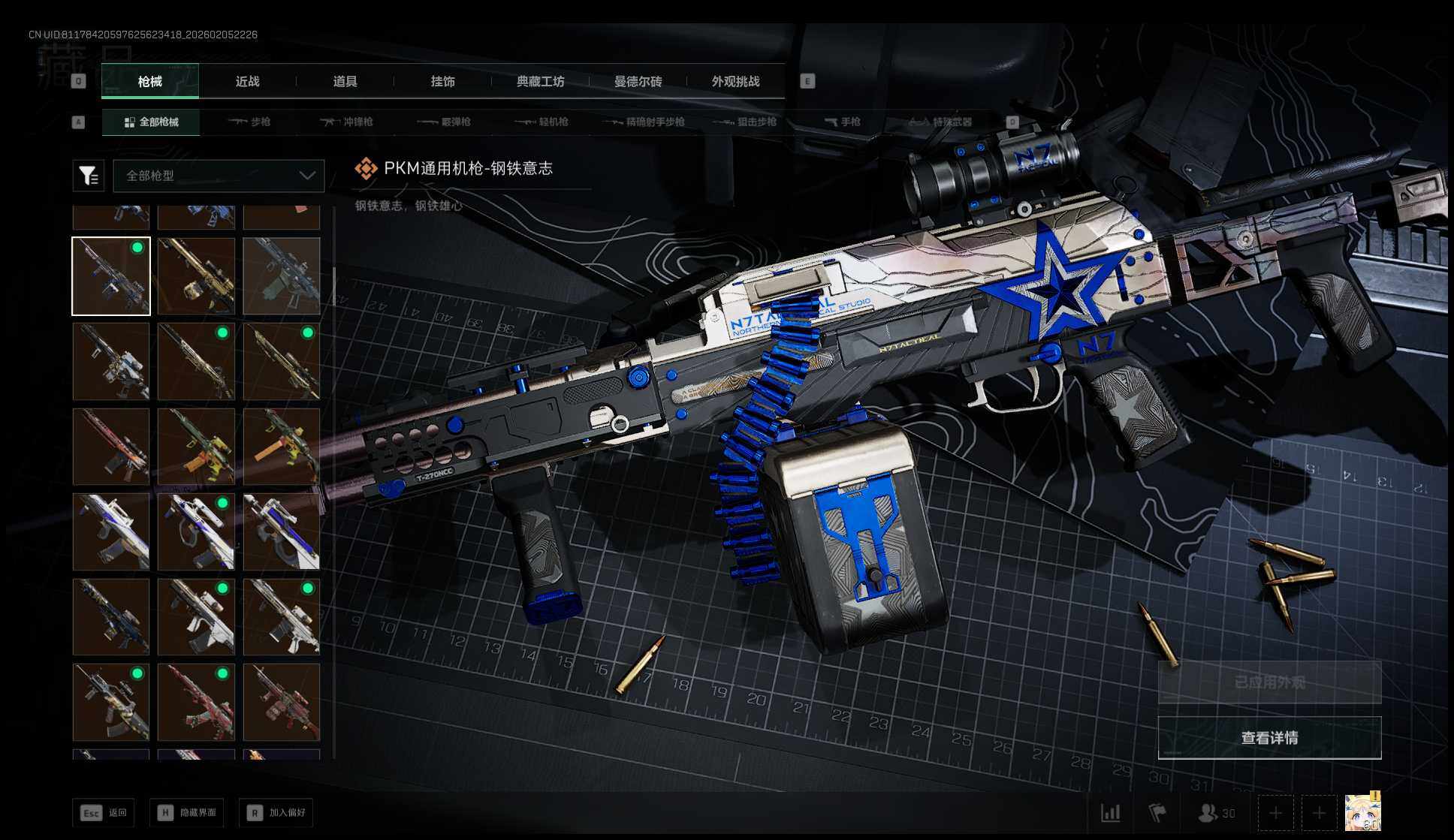This screenshot has width=1454, height=840.
Task: Switch to the 近战 melee tab
Action: coord(247,81)
